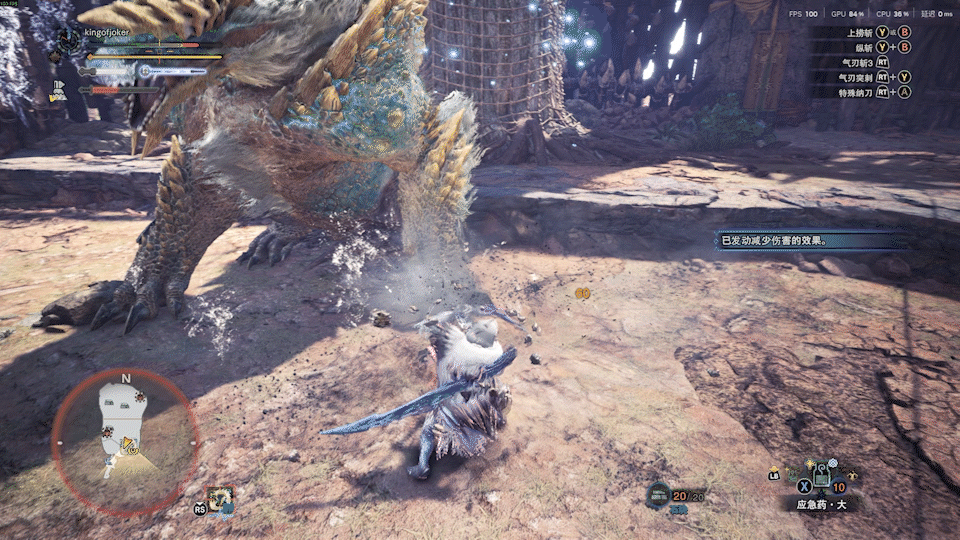Click the monster marker on the minimap
This screenshot has width=960, height=540.
(140, 398)
